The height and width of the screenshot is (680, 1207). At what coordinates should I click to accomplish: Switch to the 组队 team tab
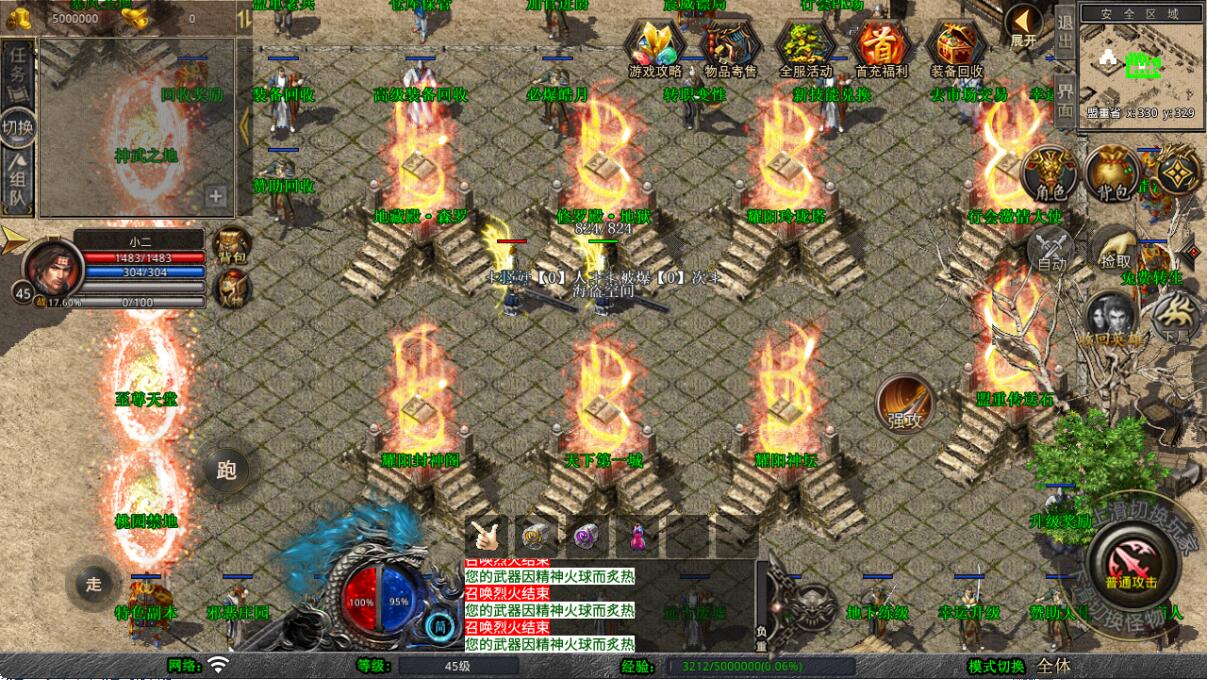[17, 180]
